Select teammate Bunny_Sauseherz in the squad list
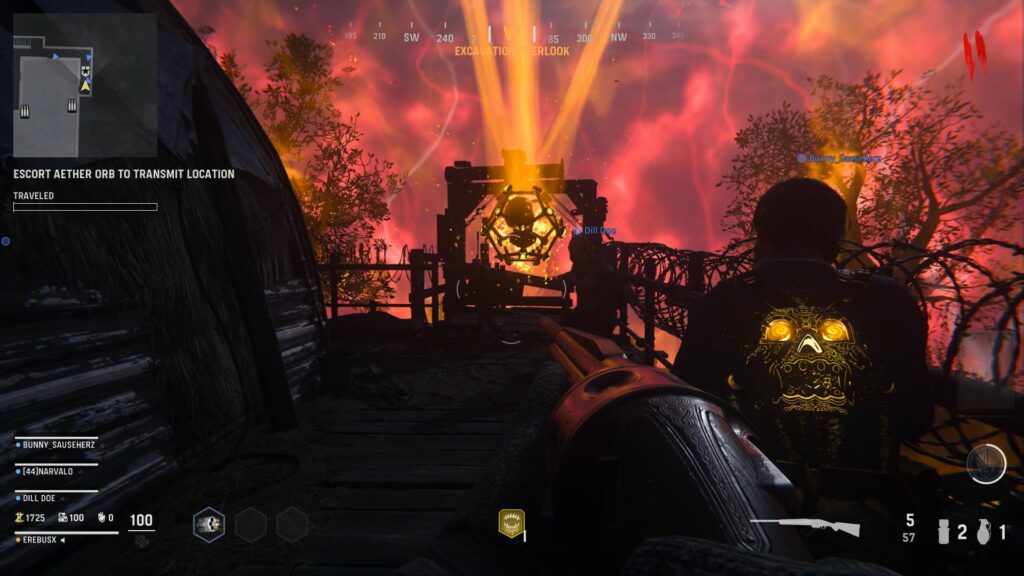The width and height of the screenshot is (1024, 576). pos(62,443)
